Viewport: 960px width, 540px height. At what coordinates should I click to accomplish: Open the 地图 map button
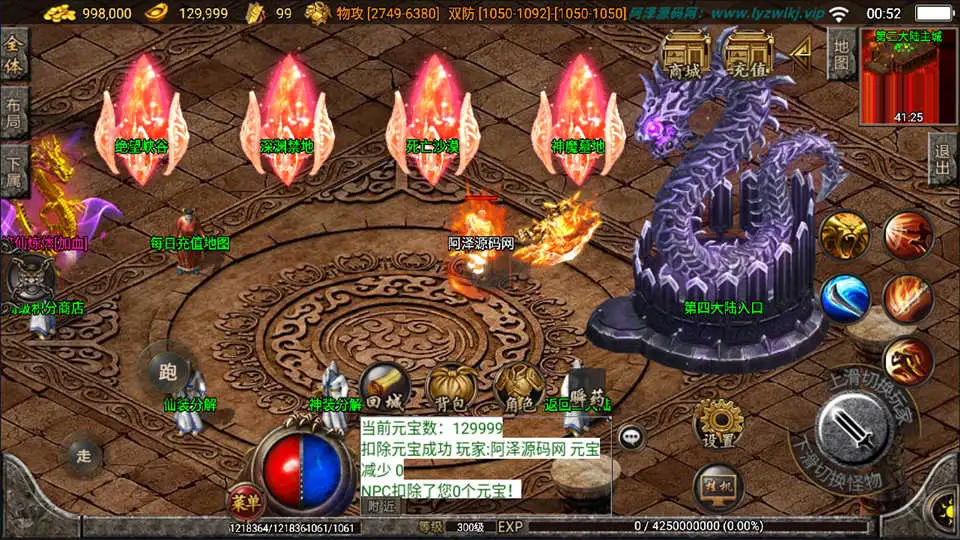(842, 54)
